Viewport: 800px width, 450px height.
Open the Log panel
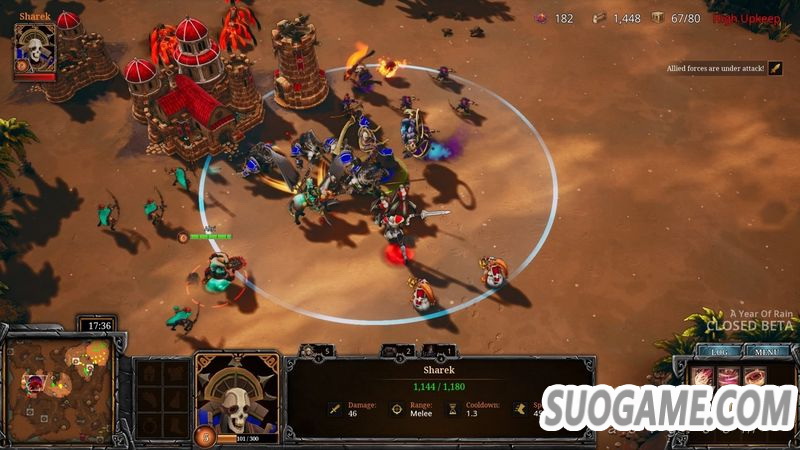tap(719, 351)
